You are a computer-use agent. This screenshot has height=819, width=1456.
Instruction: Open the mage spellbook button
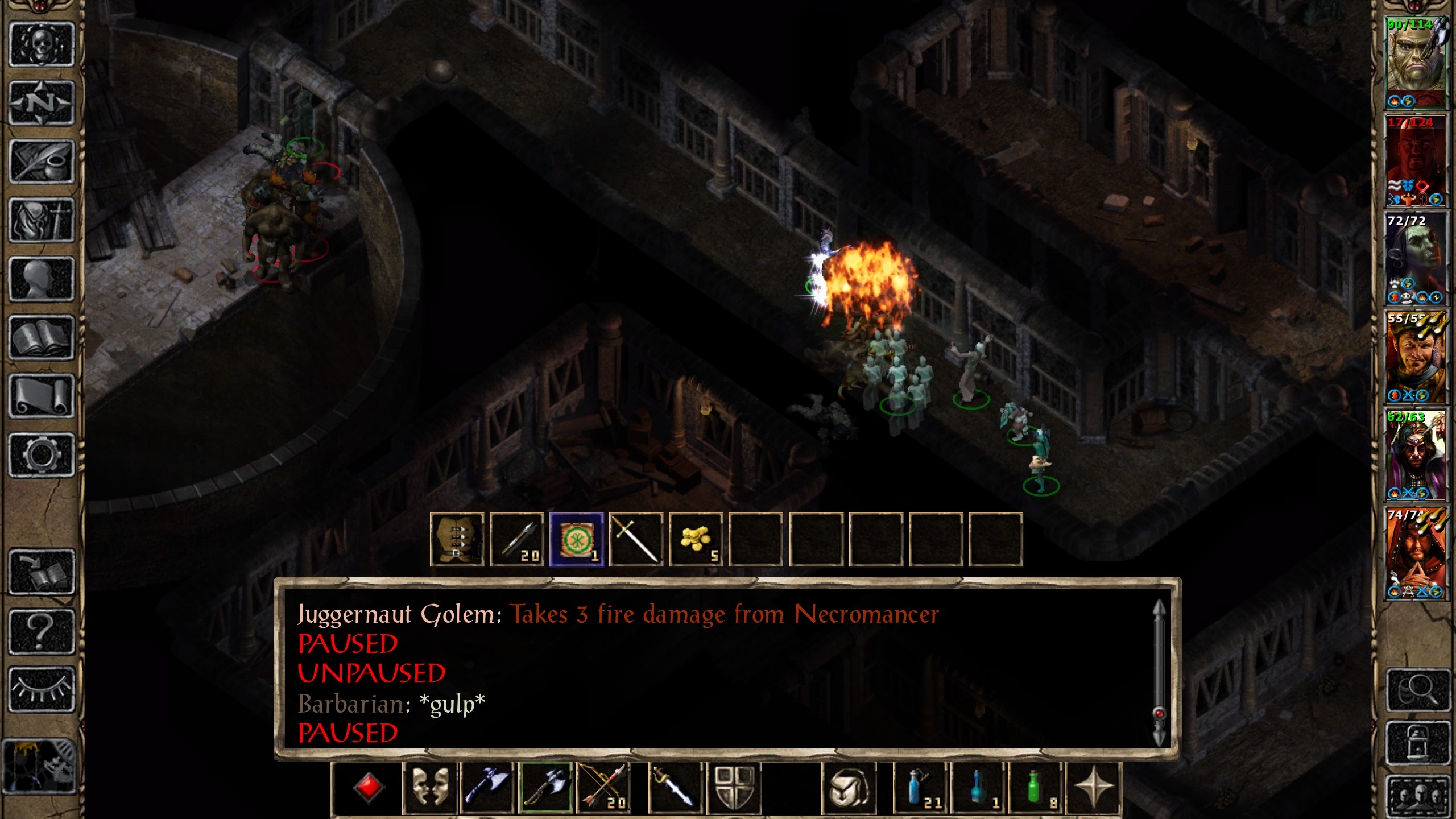[x=42, y=338]
